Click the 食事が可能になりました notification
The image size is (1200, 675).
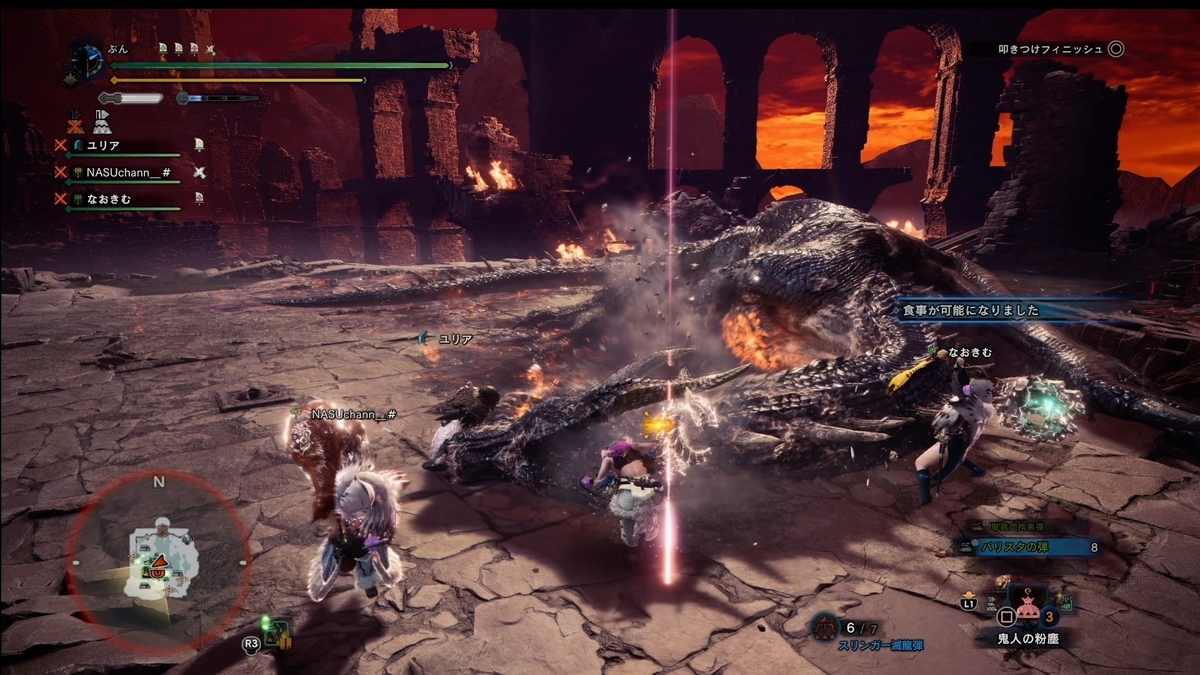point(1000,311)
